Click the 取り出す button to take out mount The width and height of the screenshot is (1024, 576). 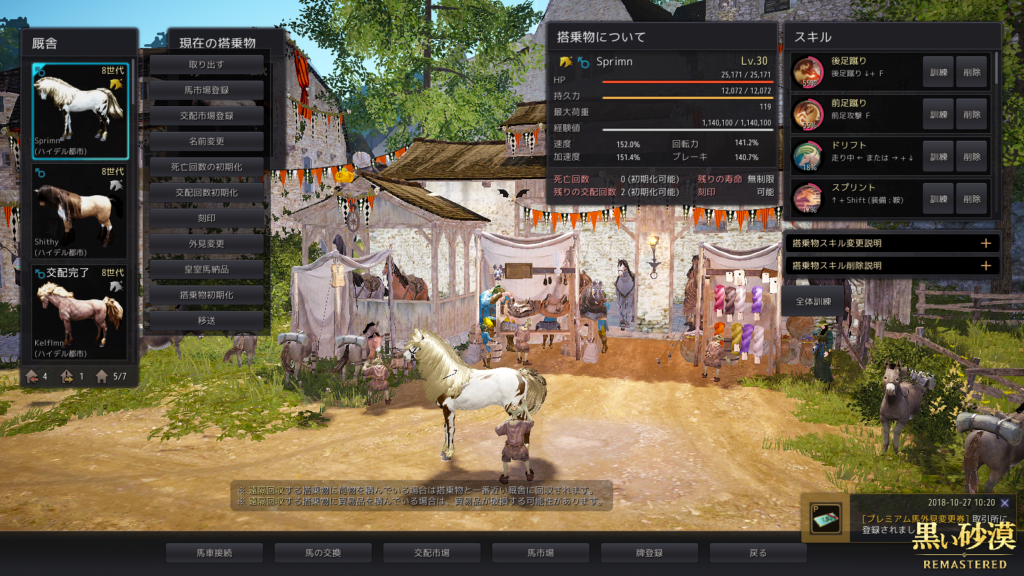[x=207, y=64]
